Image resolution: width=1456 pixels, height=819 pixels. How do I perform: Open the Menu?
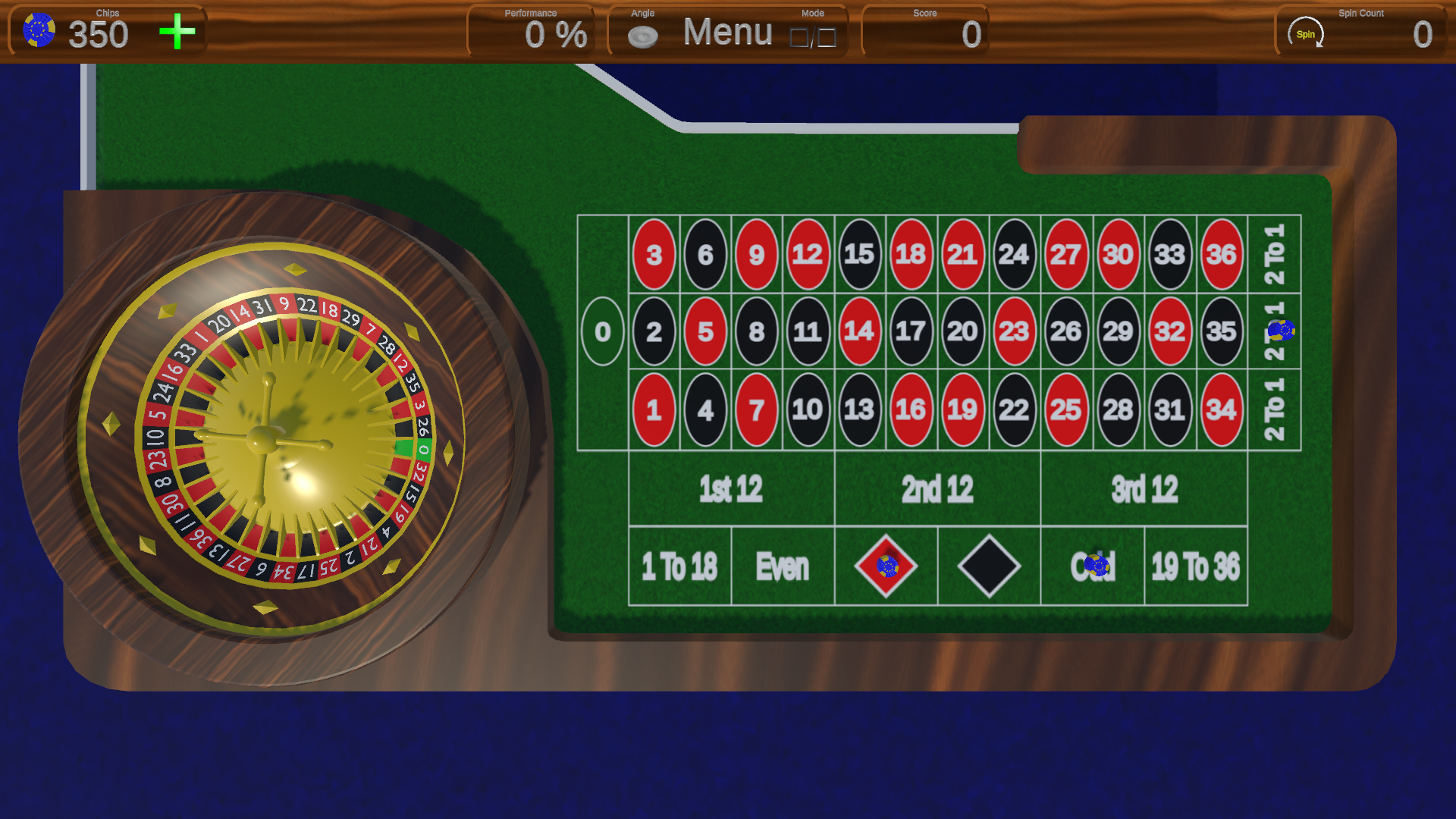tap(726, 33)
